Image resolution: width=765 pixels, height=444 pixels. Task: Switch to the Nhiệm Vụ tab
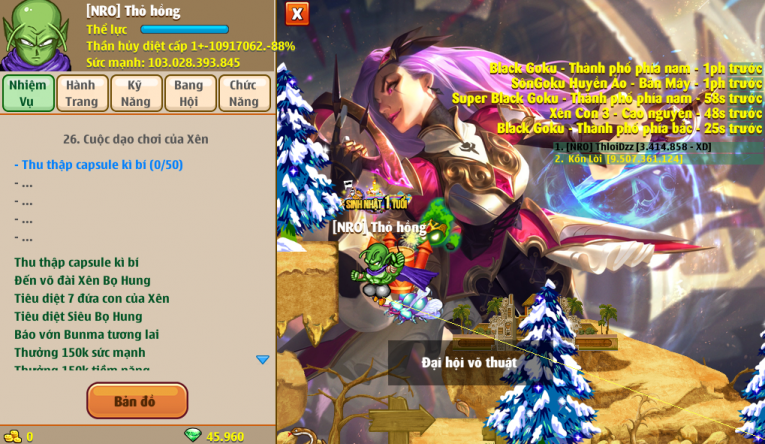click(28, 93)
